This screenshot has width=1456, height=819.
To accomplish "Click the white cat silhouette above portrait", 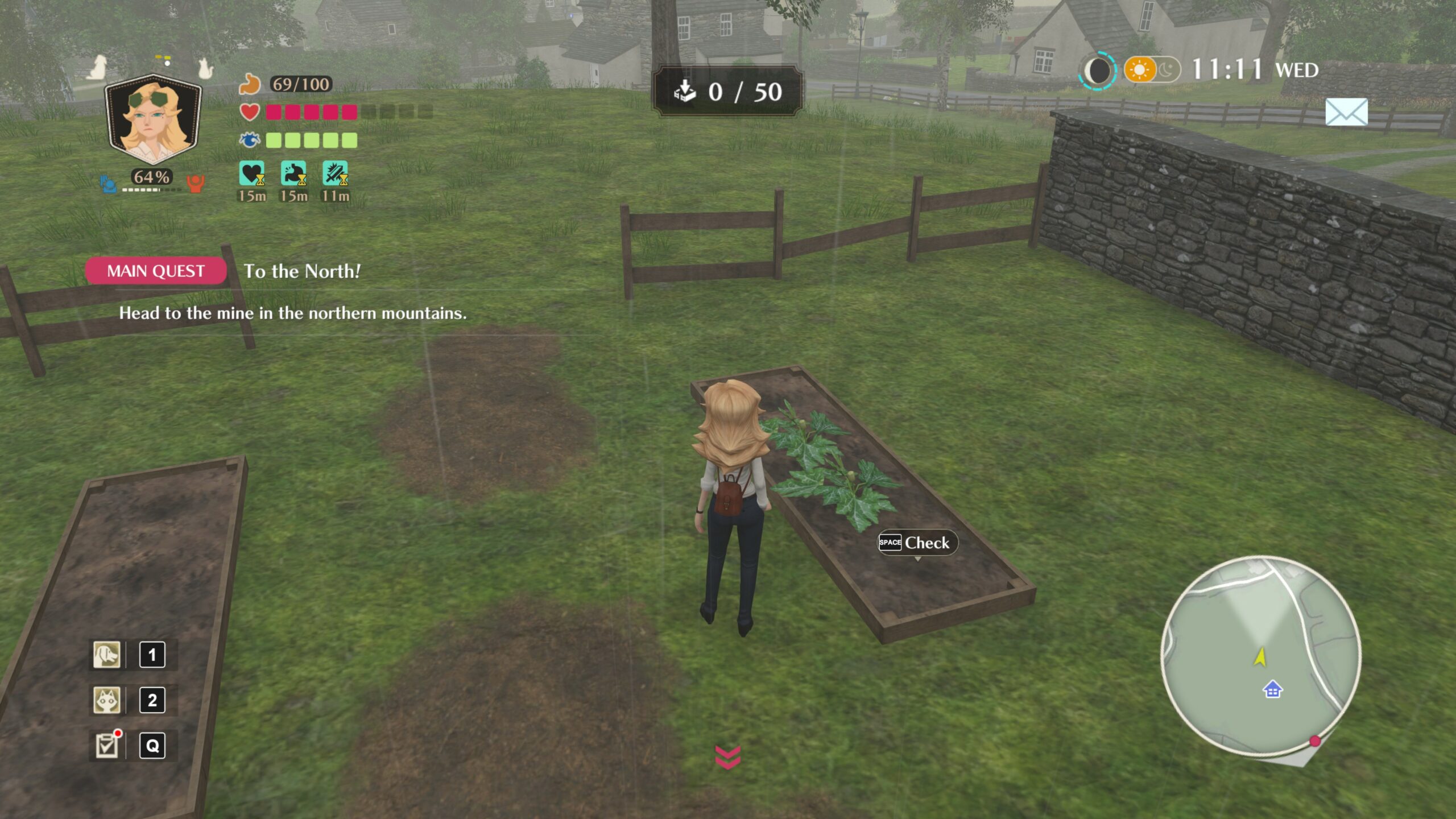I will pyautogui.click(x=205, y=69).
